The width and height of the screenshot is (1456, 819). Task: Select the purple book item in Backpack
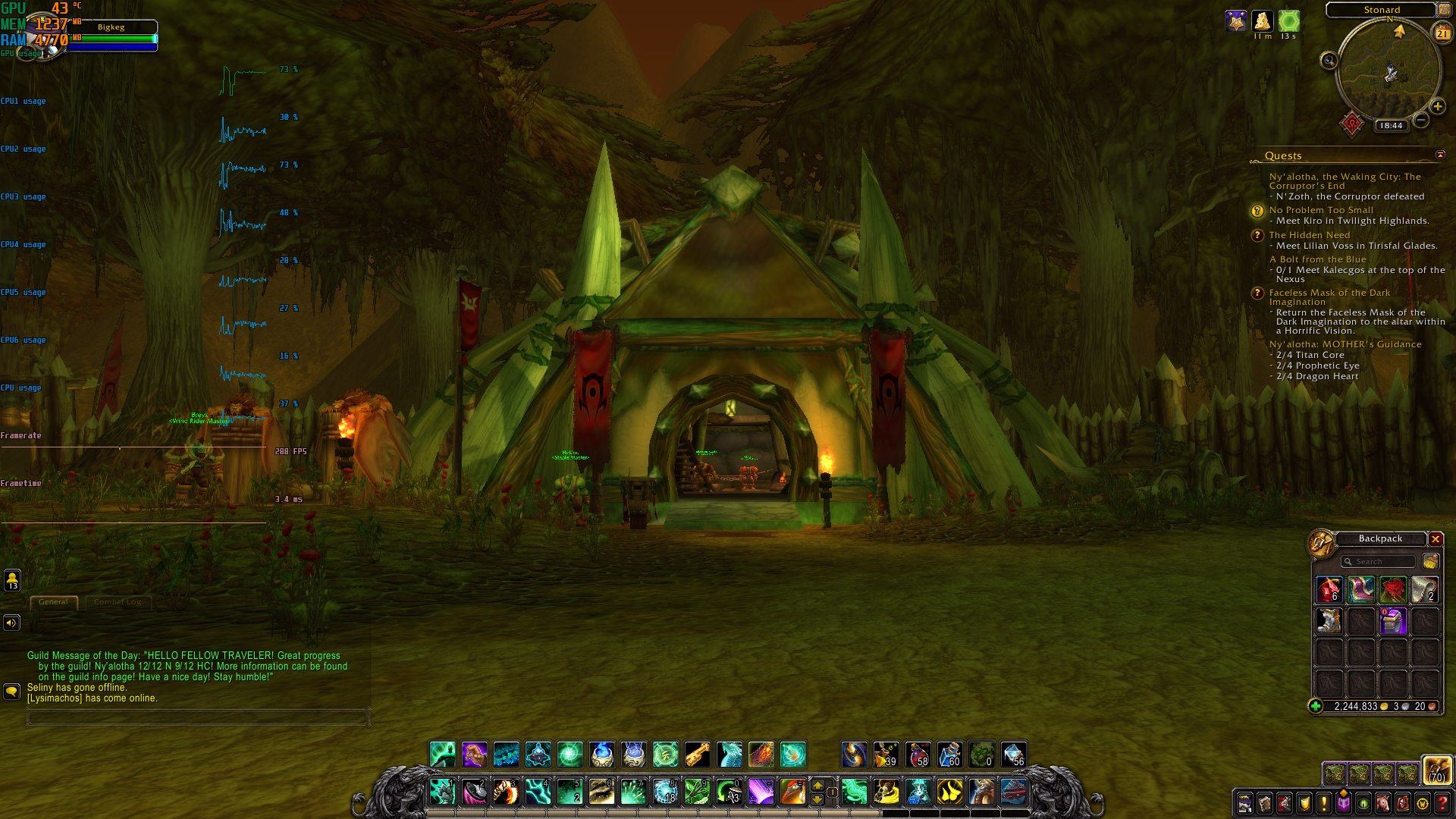1393,621
